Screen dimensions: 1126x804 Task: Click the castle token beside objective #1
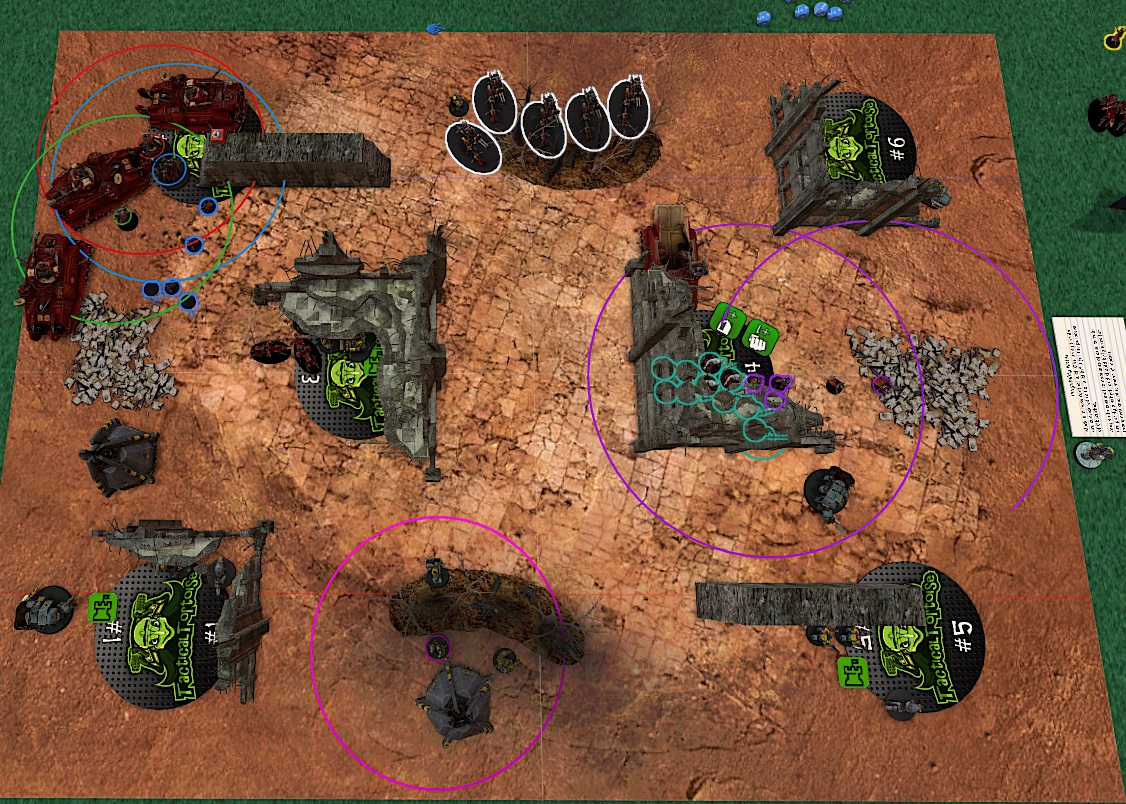click(103, 606)
